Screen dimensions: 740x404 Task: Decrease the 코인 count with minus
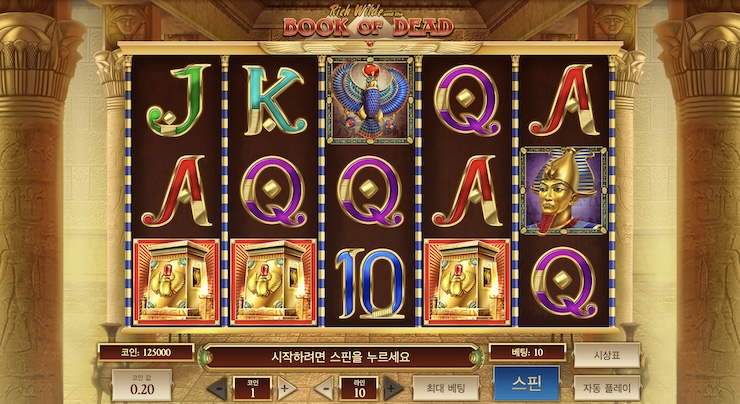click(x=219, y=388)
